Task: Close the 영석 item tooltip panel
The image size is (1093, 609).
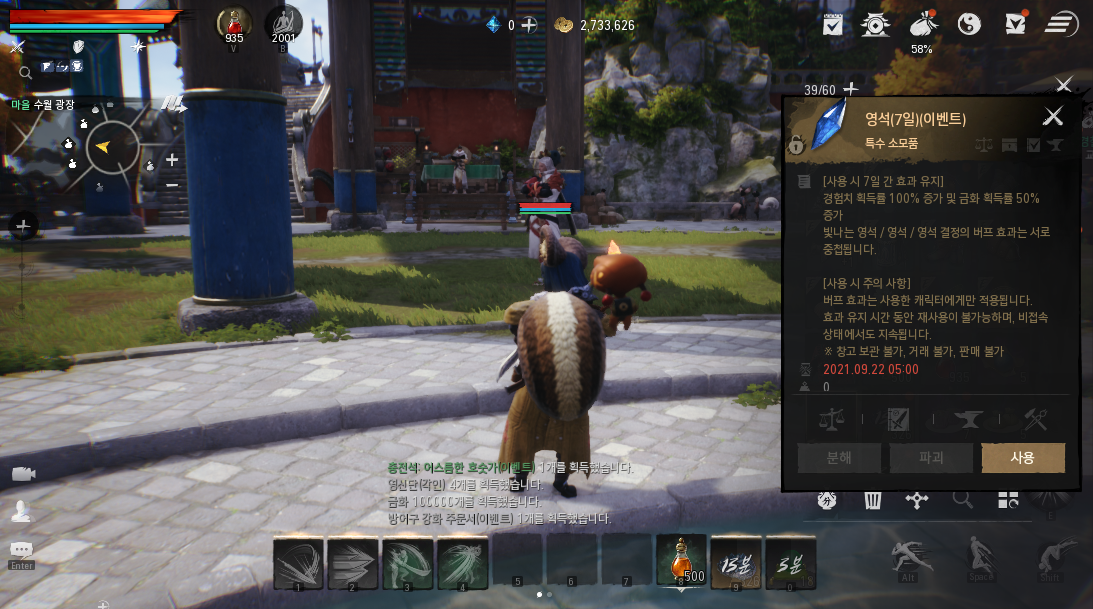Action: click(1053, 116)
